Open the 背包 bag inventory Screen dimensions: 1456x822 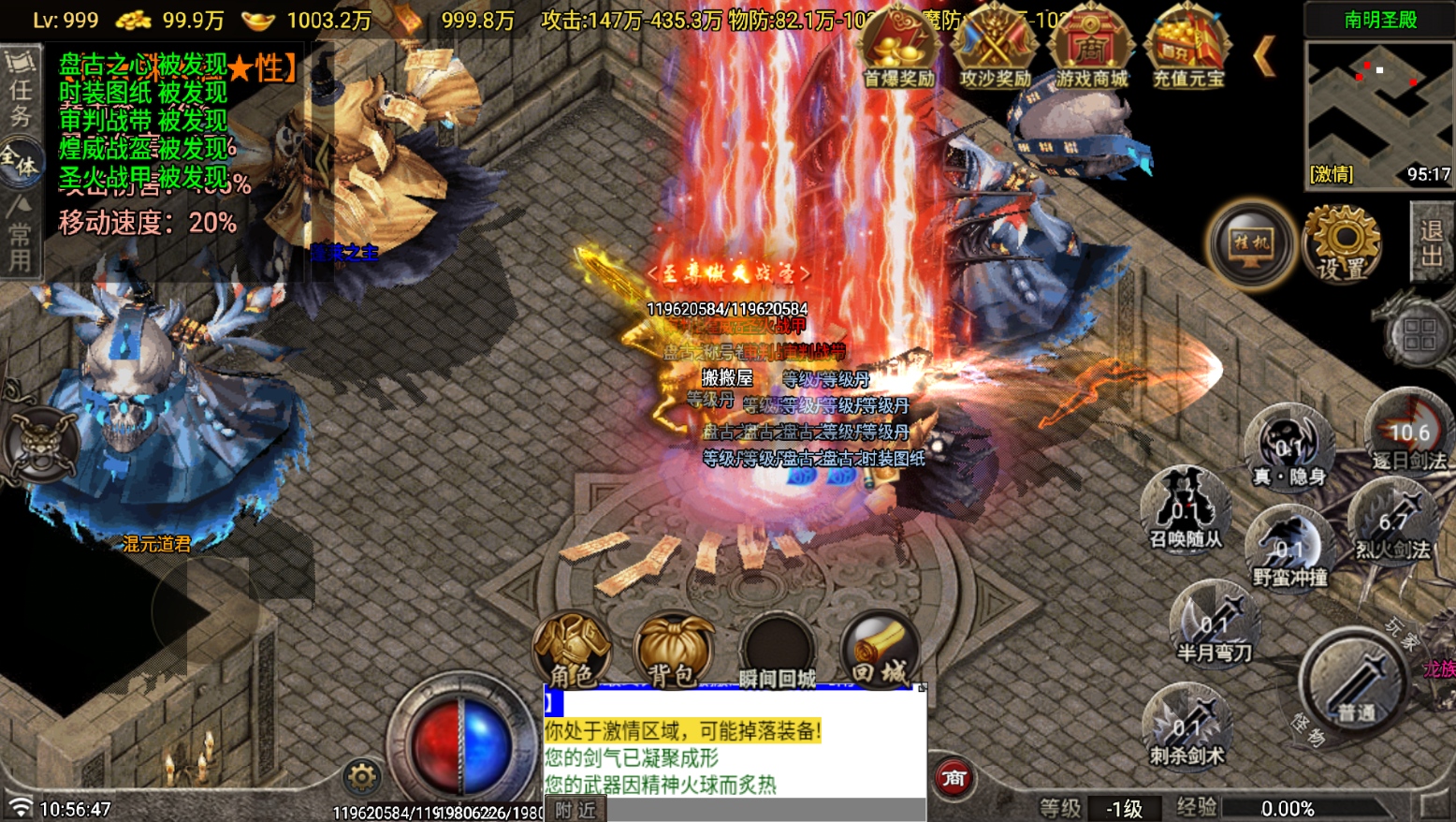673,650
